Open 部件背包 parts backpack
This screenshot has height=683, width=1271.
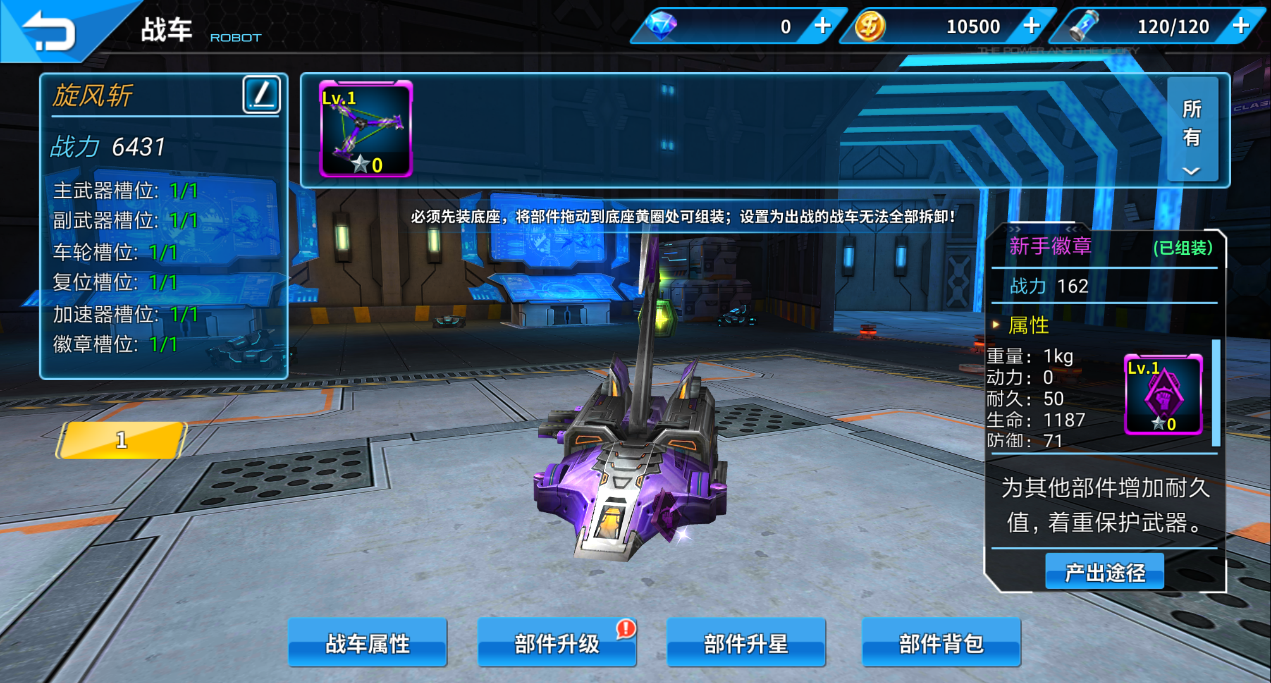(x=941, y=643)
